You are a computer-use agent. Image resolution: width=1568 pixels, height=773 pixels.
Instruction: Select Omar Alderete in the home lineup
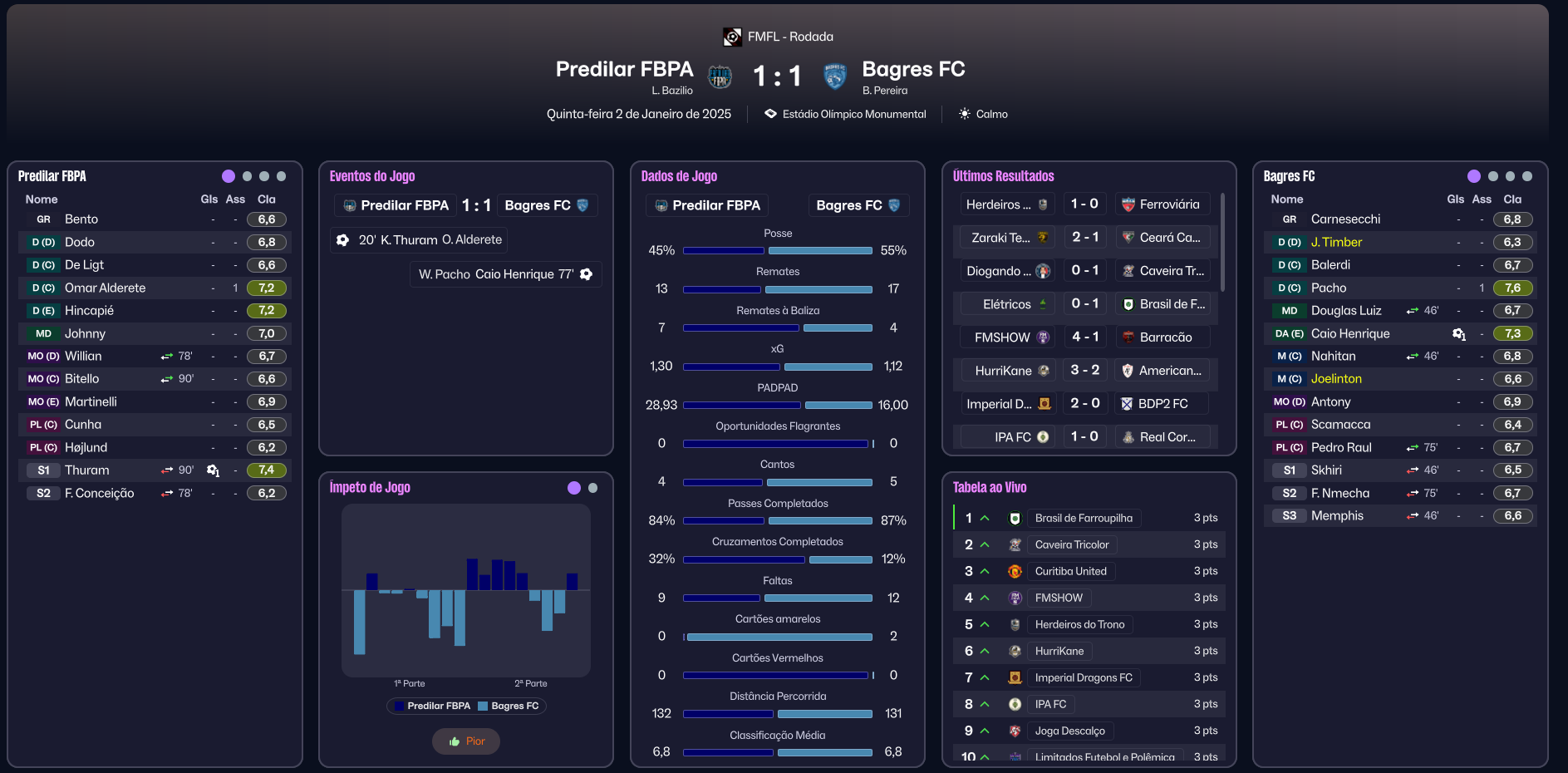[106, 288]
